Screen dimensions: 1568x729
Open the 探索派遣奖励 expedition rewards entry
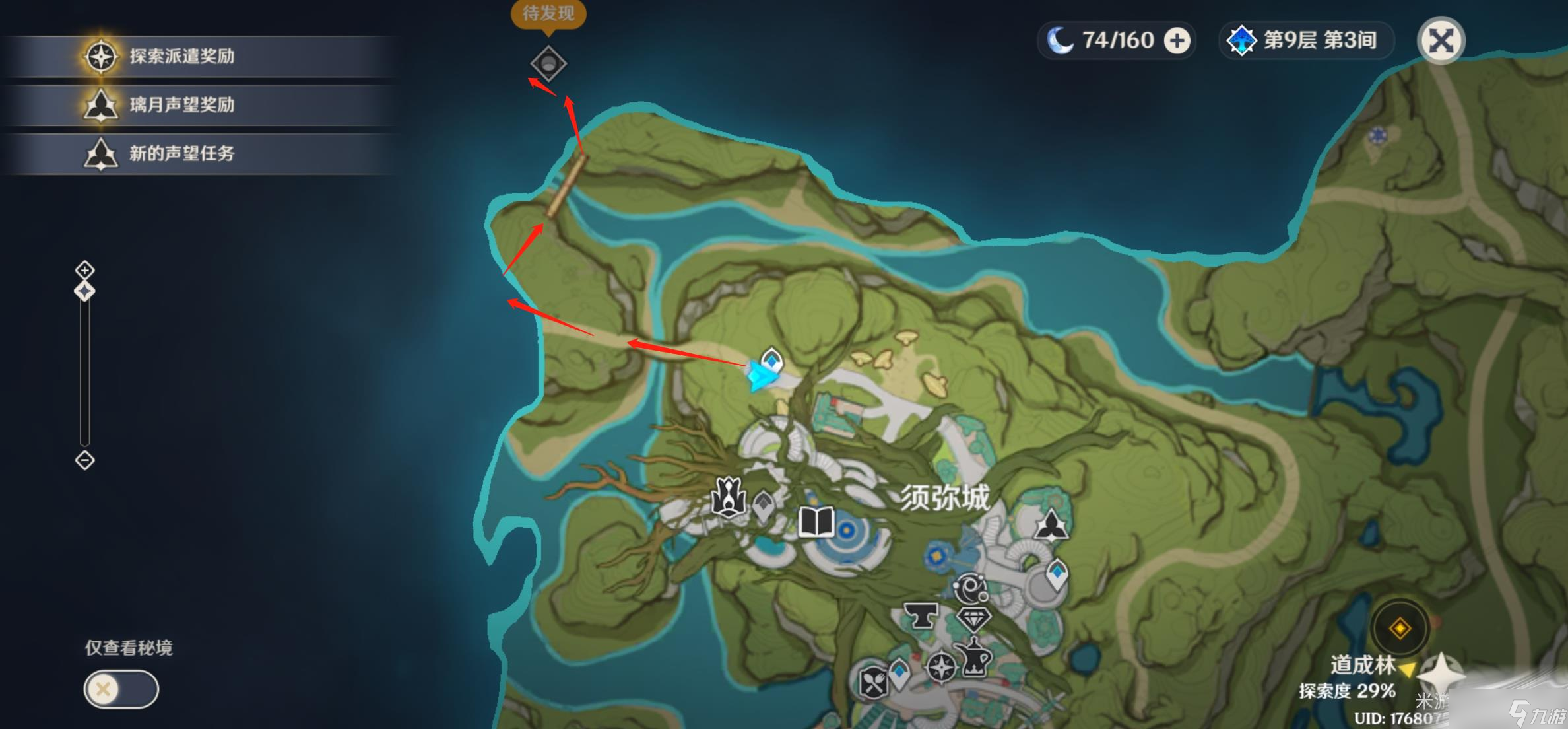(181, 56)
